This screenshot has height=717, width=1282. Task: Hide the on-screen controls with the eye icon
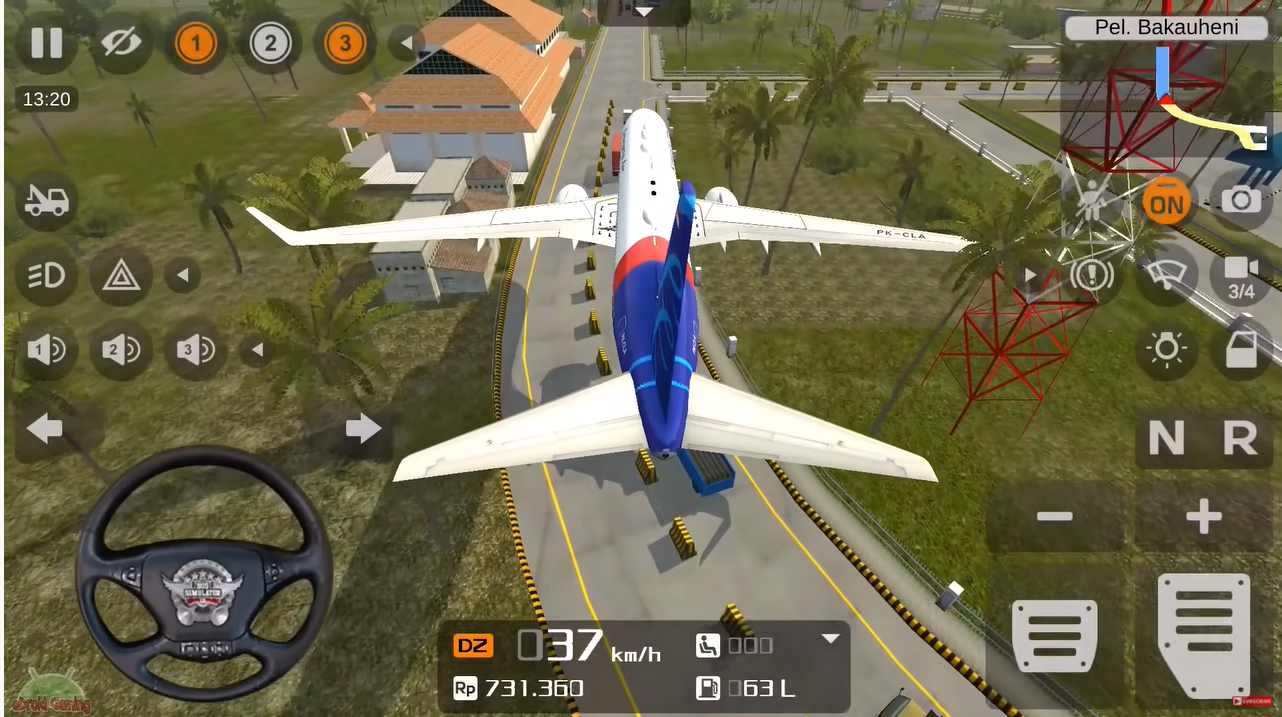click(121, 43)
